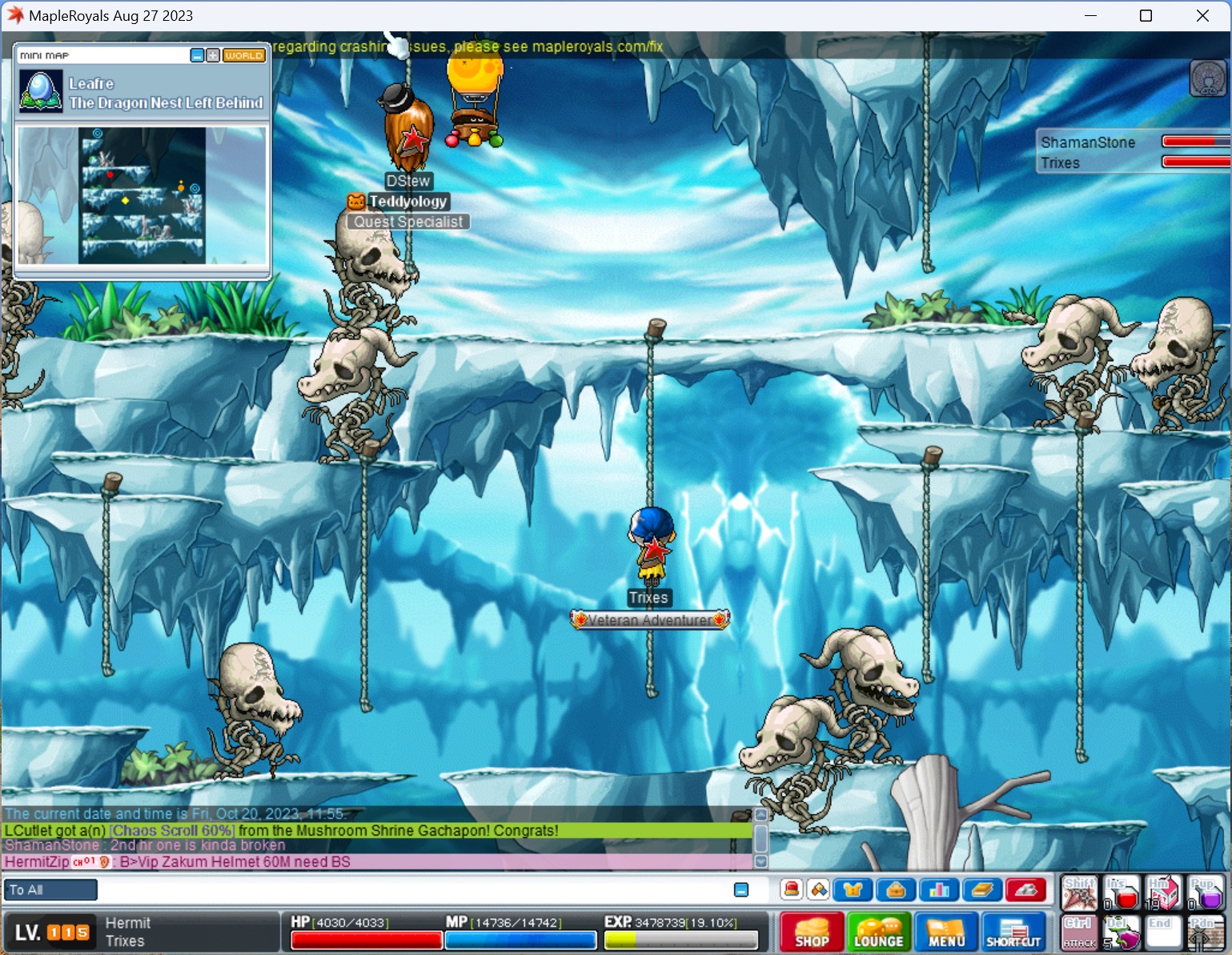Screen dimensions: 1232x955
Task: Use the pink milk carton item slot
Action: 1162,893
